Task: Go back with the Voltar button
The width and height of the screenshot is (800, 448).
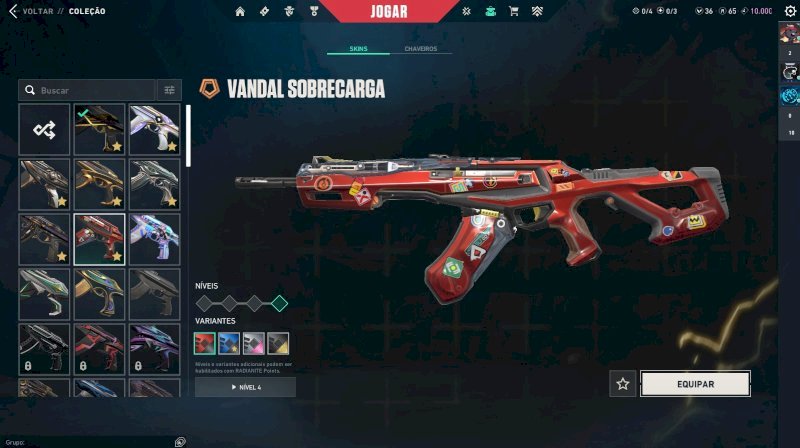Action: pos(30,11)
